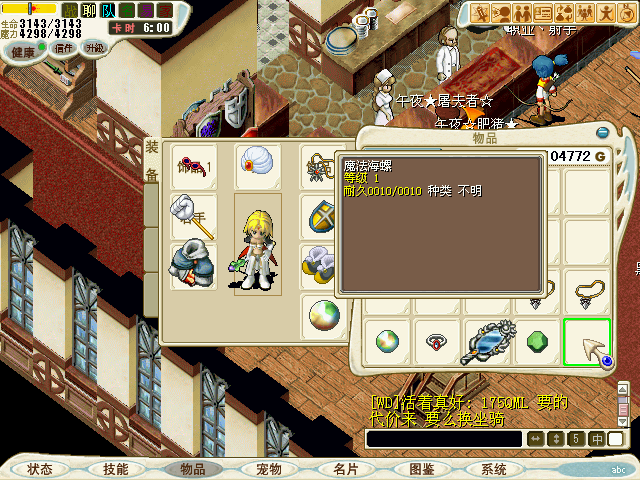The width and height of the screenshot is (640, 480).
Task: Toggle the 战 battle mode button
Action: (x=70, y=10)
